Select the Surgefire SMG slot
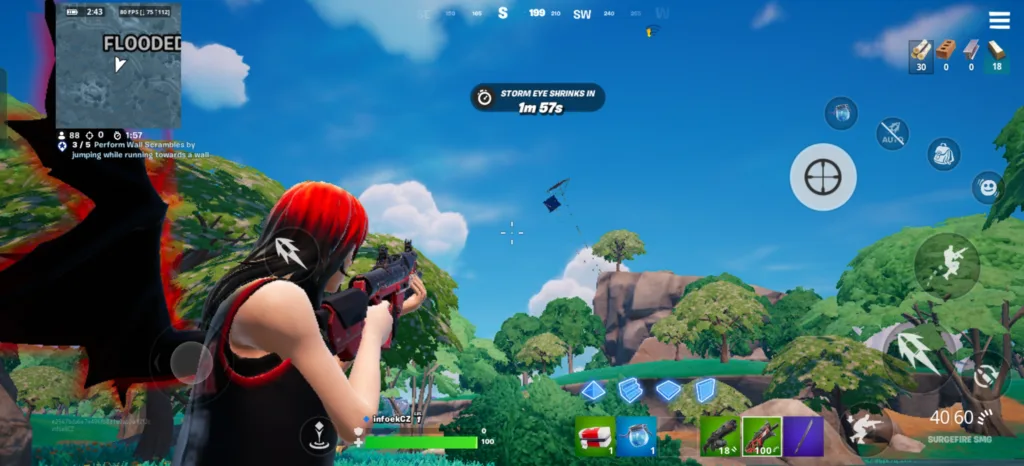The width and height of the screenshot is (1024, 466). (761, 436)
